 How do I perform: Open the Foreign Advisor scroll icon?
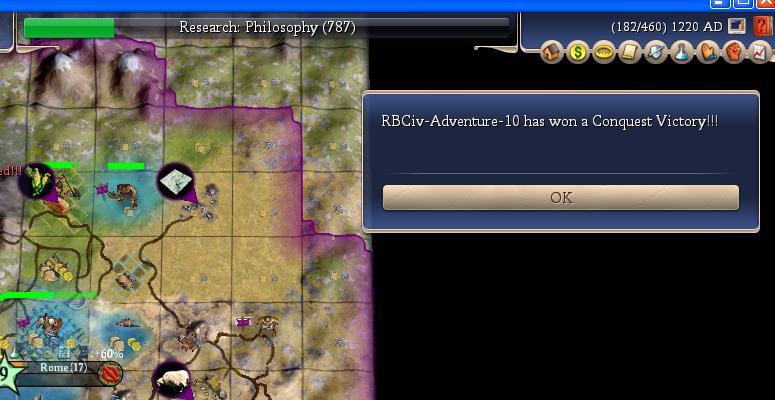(x=629, y=52)
